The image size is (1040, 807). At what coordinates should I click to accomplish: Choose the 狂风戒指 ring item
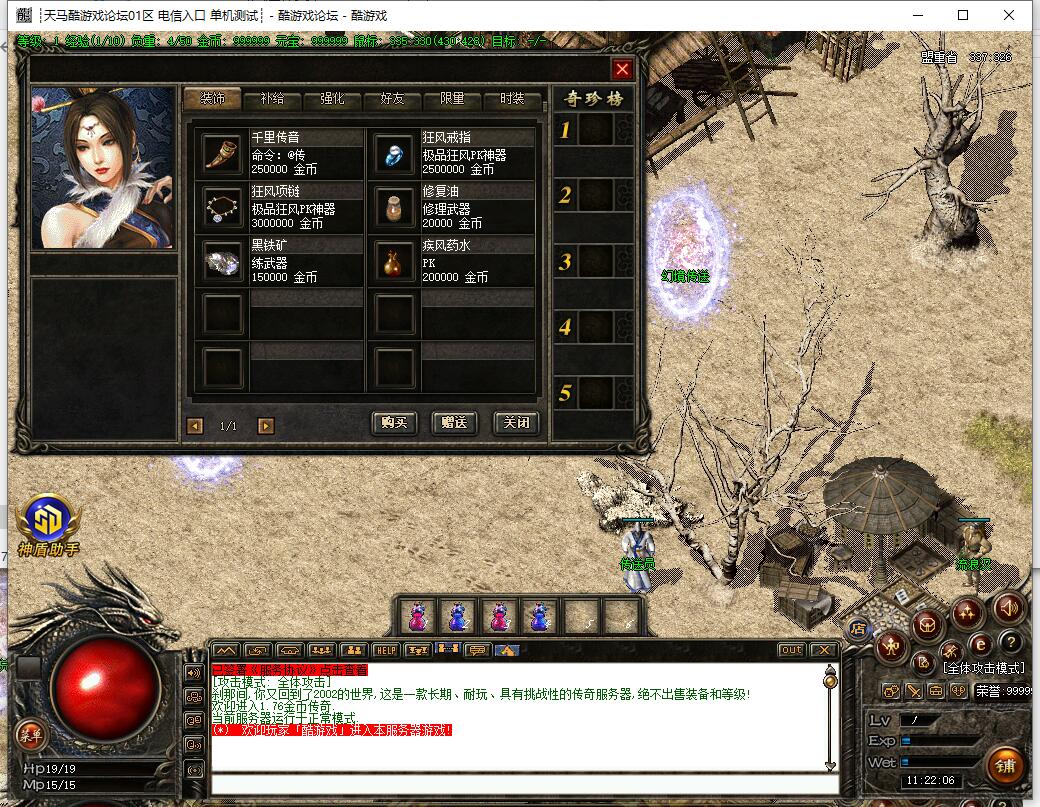coord(394,152)
